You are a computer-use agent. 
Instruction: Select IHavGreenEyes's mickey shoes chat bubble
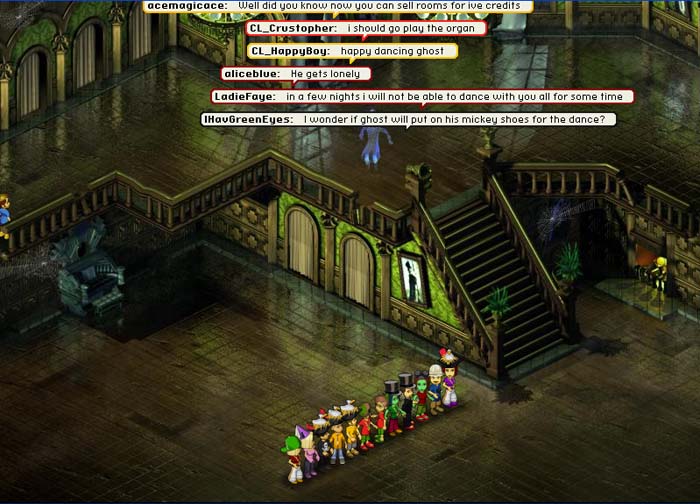408,119
